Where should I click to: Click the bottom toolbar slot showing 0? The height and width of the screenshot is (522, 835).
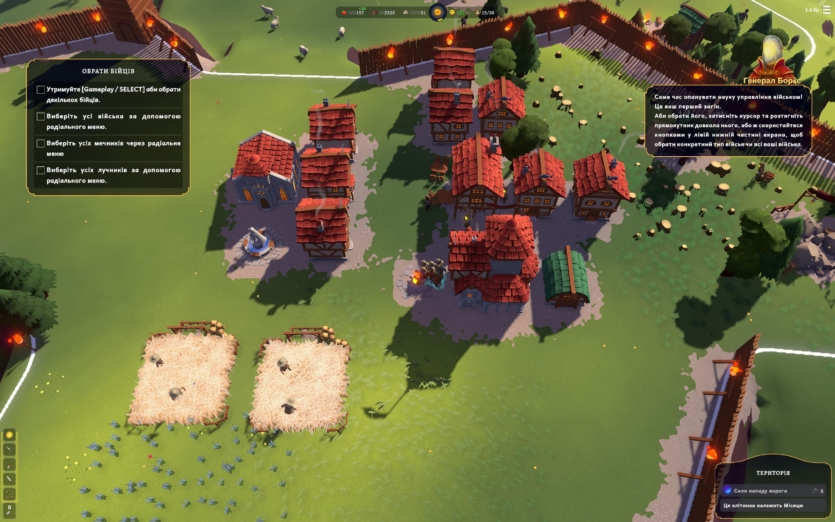(x=9, y=510)
